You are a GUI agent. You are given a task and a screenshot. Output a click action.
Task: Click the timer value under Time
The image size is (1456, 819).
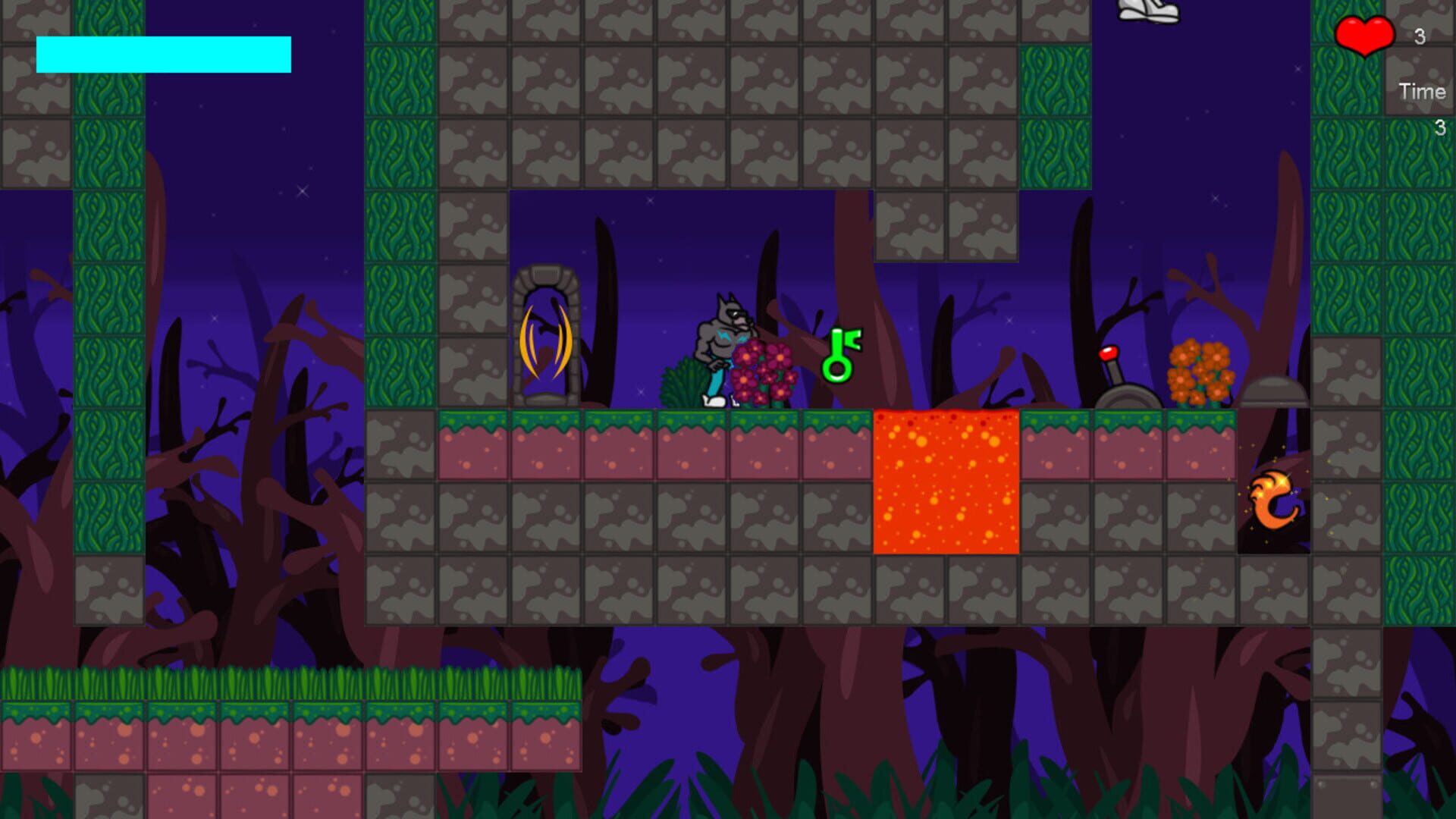pyautogui.click(x=1440, y=127)
